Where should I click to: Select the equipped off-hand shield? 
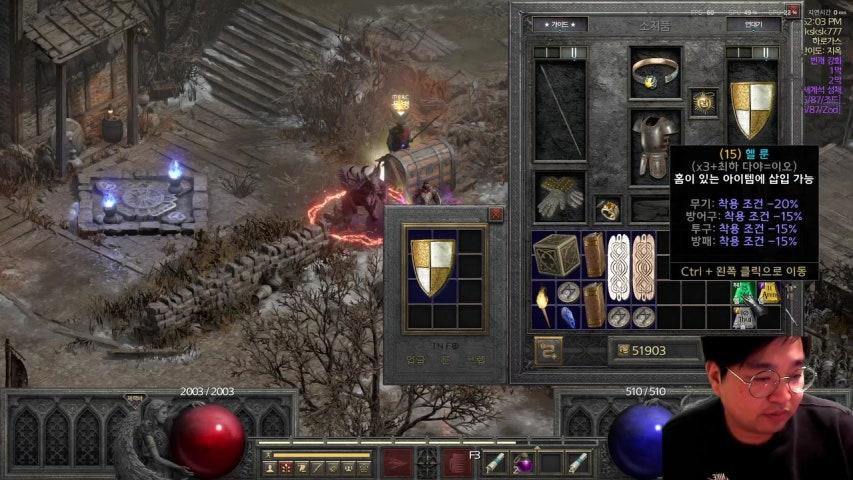(752, 109)
